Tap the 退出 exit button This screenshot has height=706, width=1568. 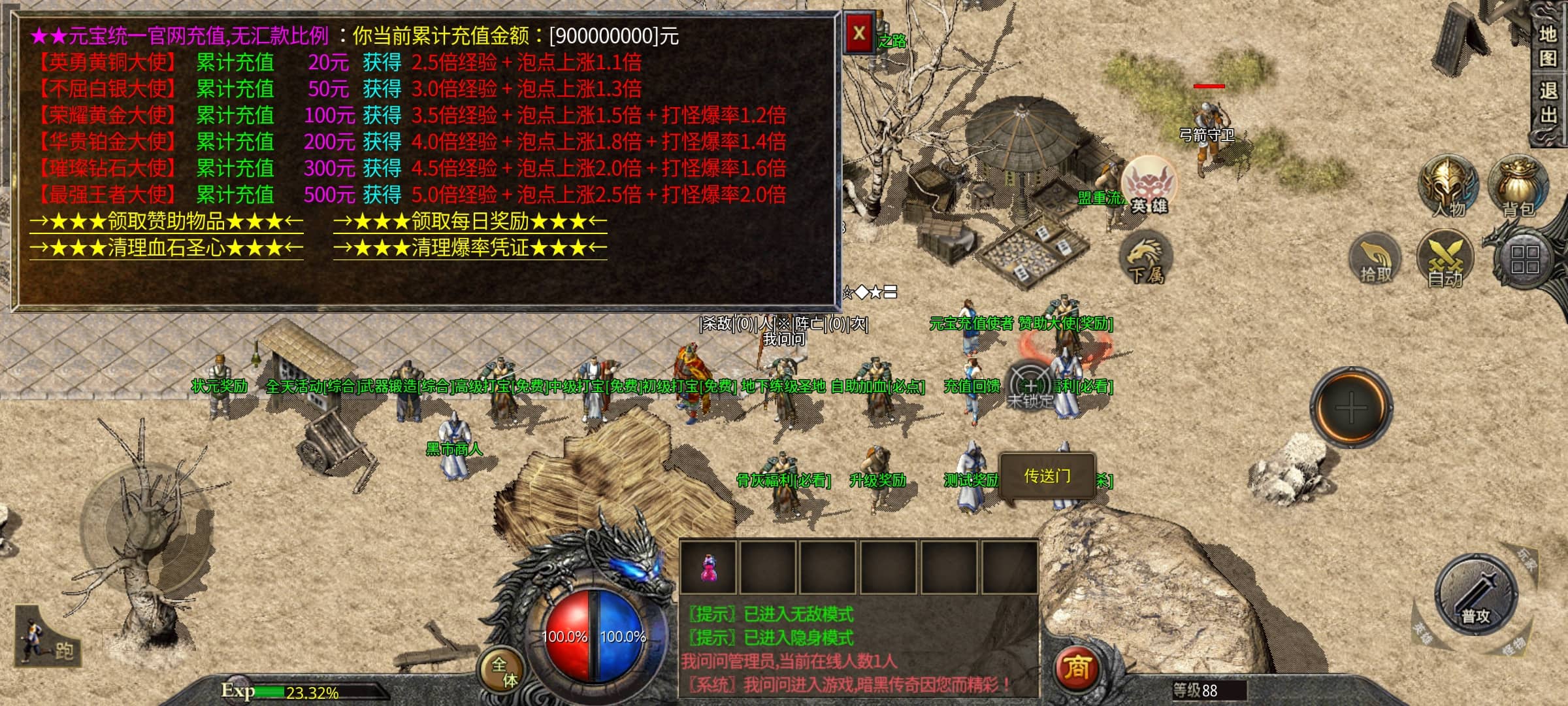point(1548,103)
